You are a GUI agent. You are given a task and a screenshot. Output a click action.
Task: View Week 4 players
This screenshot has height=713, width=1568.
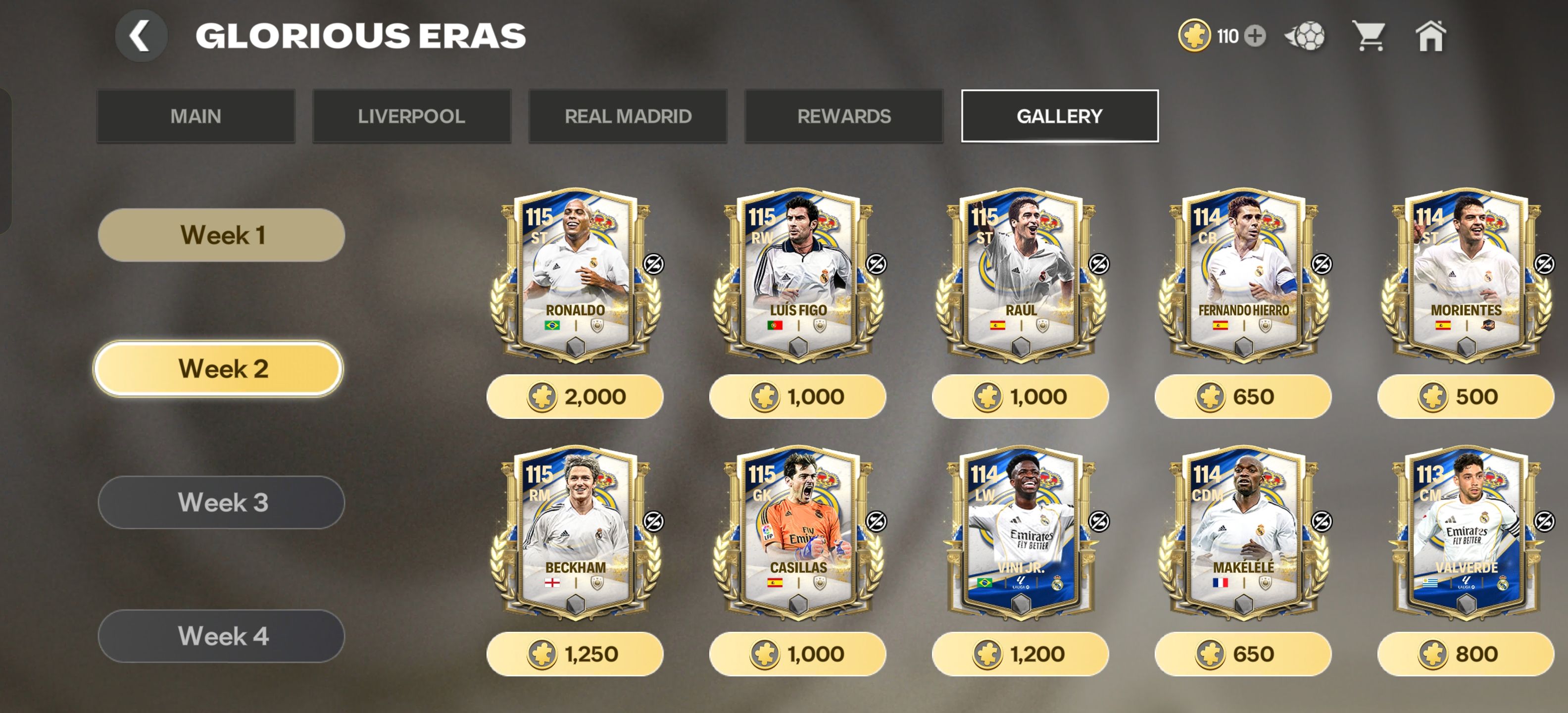tap(222, 636)
